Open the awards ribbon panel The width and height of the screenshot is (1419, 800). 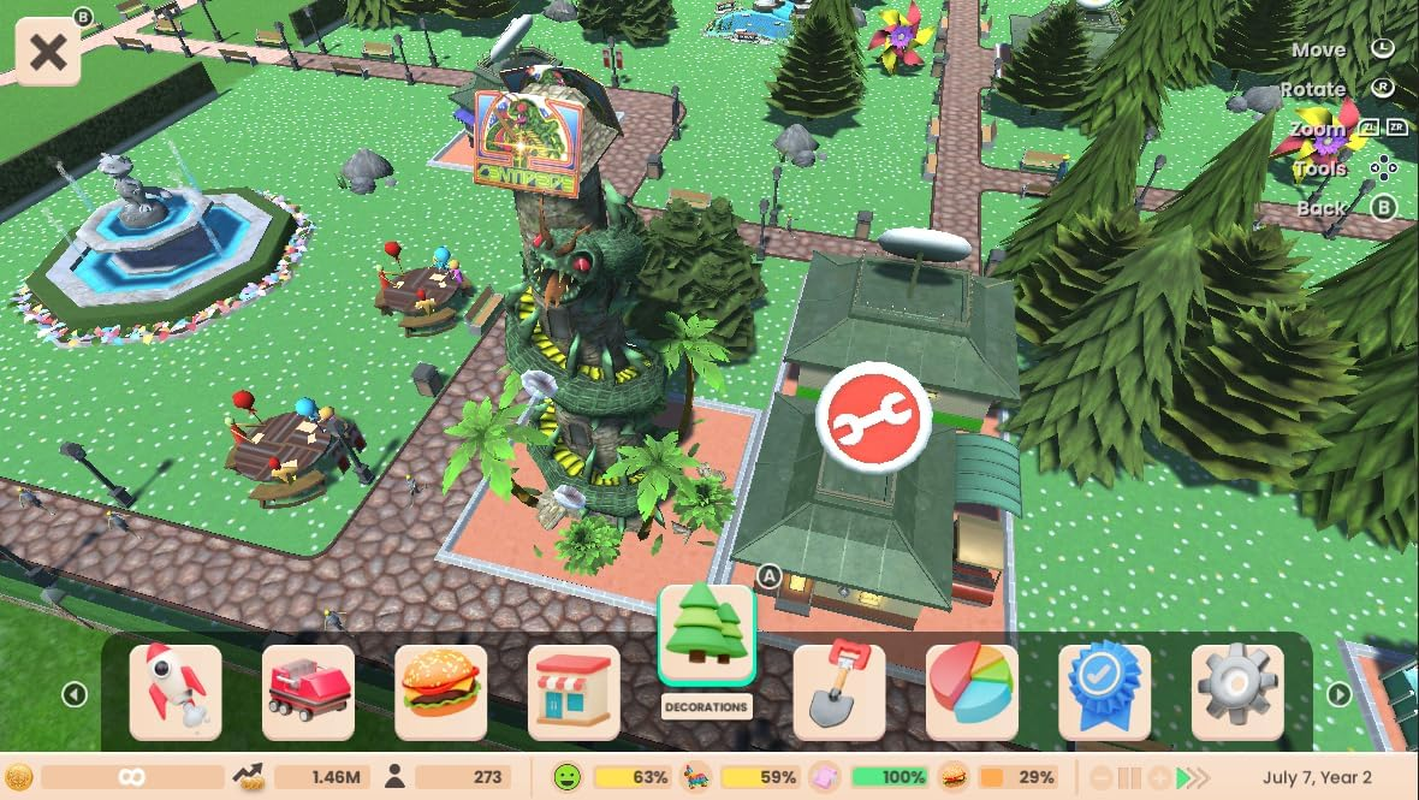[x=1106, y=692]
